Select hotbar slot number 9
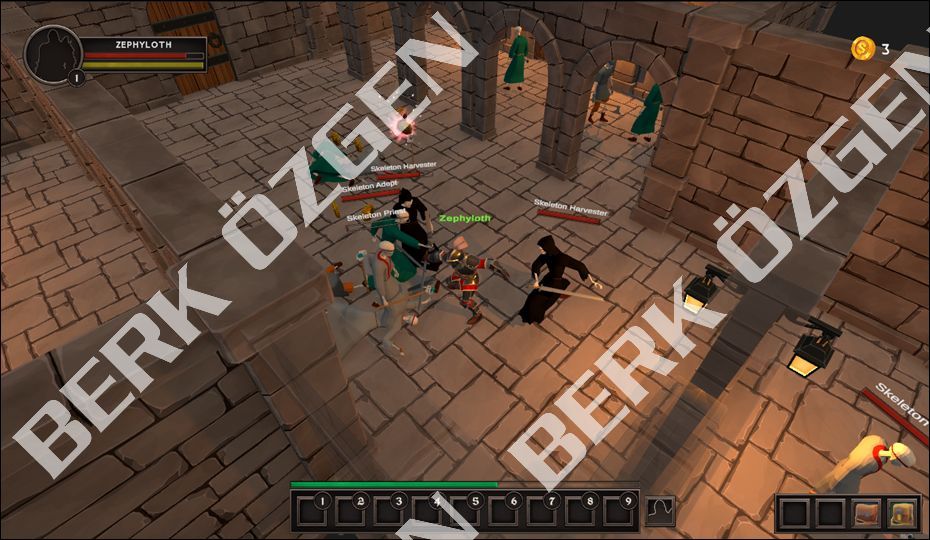This screenshot has height=540, width=930. (x=618, y=512)
